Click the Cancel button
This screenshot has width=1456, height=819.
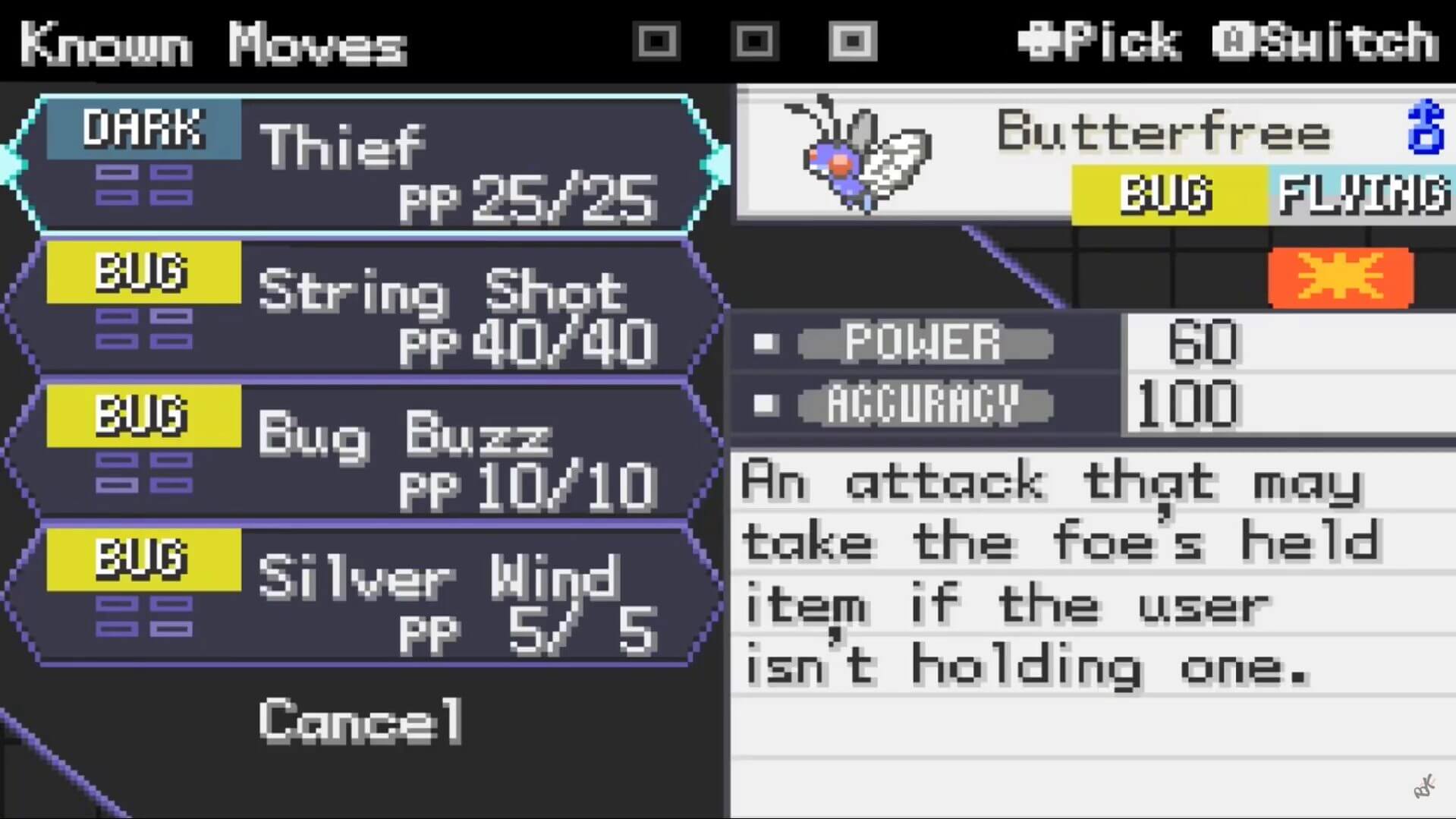click(358, 720)
